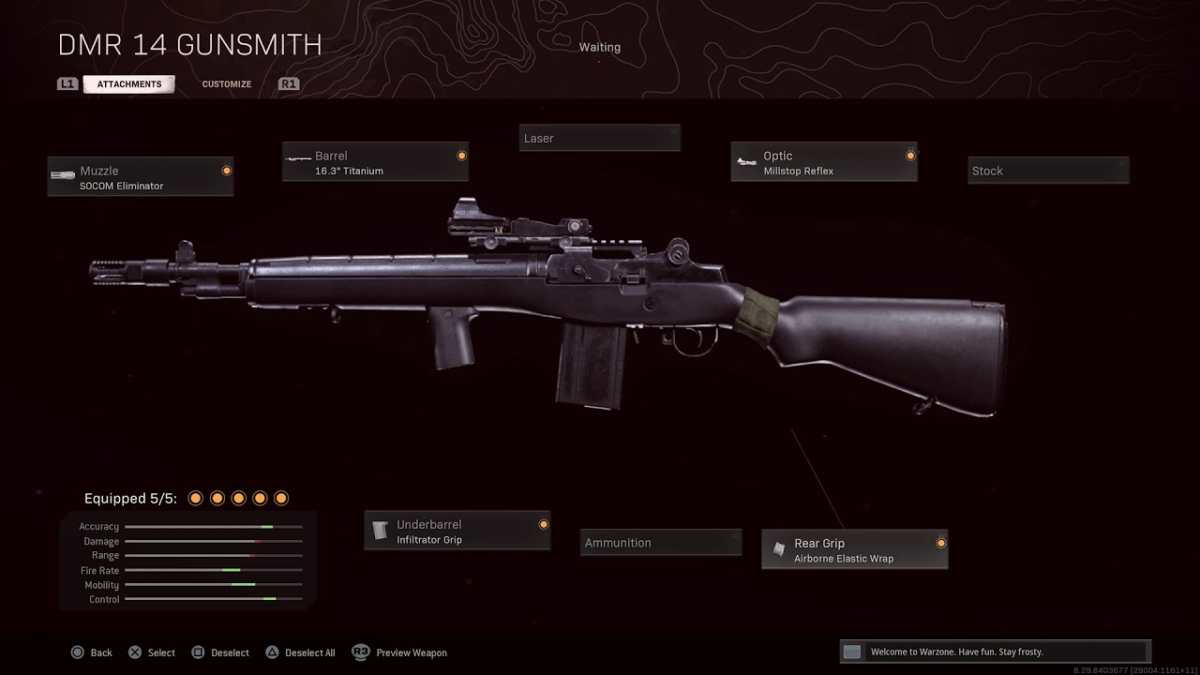Select the Underbarrel slot with Infiltrator Grip
This screenshot has height=675, width=1200.
coord(457,531)
